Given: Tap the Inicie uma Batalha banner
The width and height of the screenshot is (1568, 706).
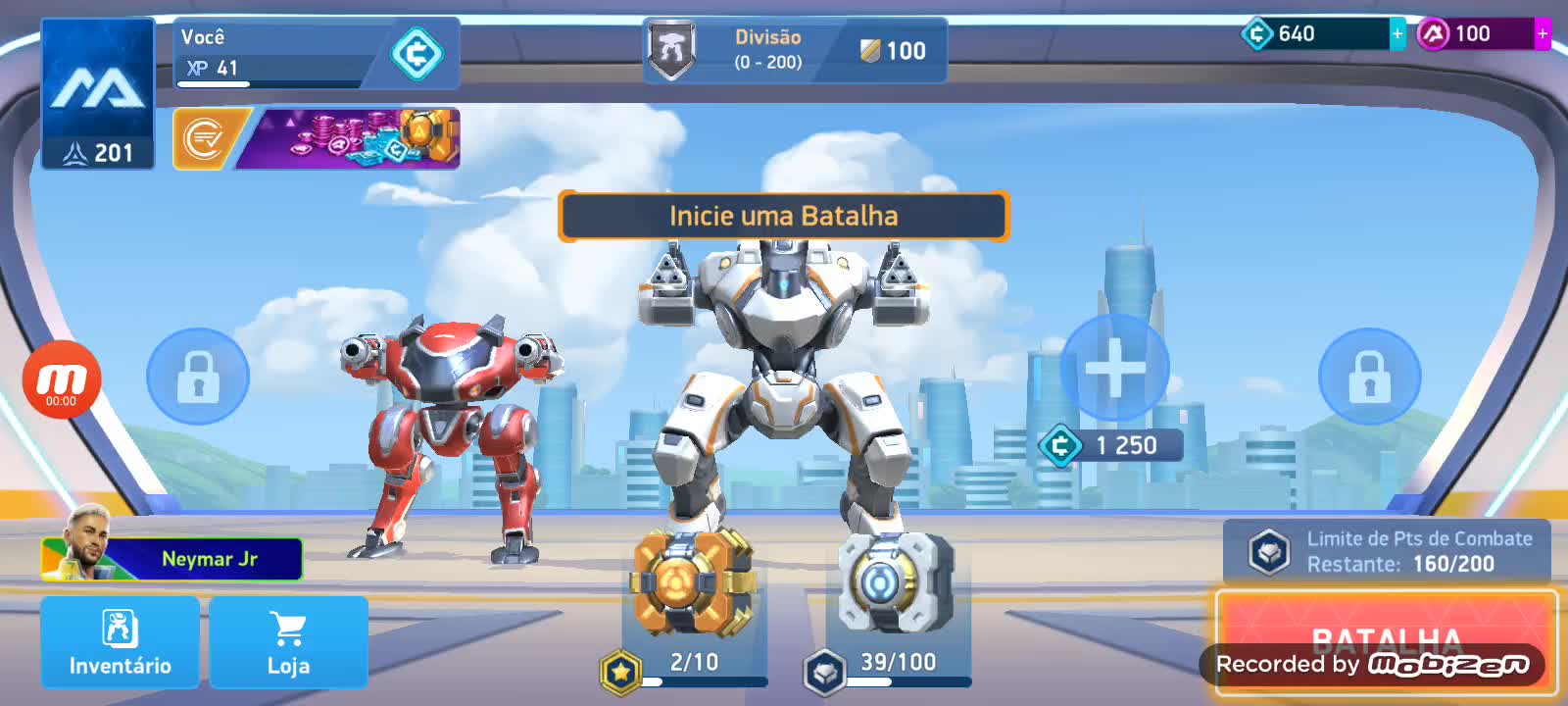Looking at the screenshot, I should pos(783,216).
